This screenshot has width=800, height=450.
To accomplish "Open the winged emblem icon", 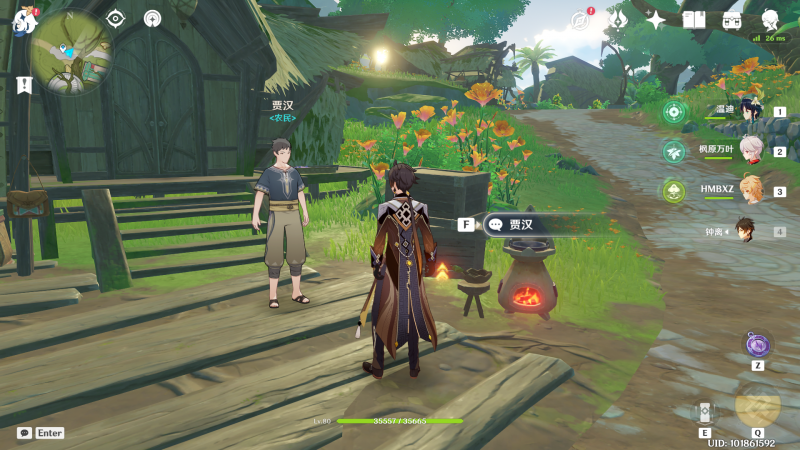I will 618,20.
